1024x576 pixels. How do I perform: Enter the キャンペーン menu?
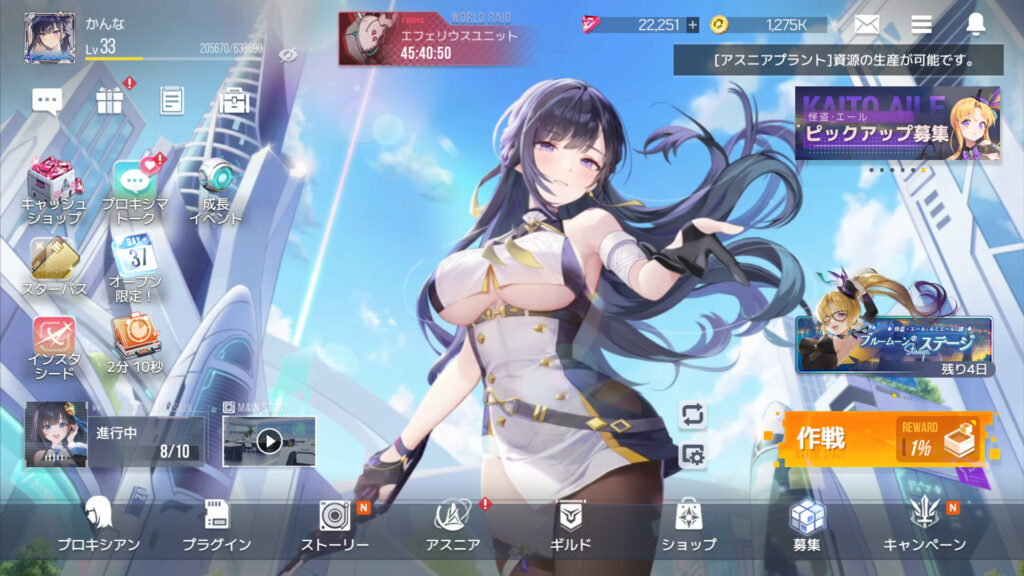[924, 525]
